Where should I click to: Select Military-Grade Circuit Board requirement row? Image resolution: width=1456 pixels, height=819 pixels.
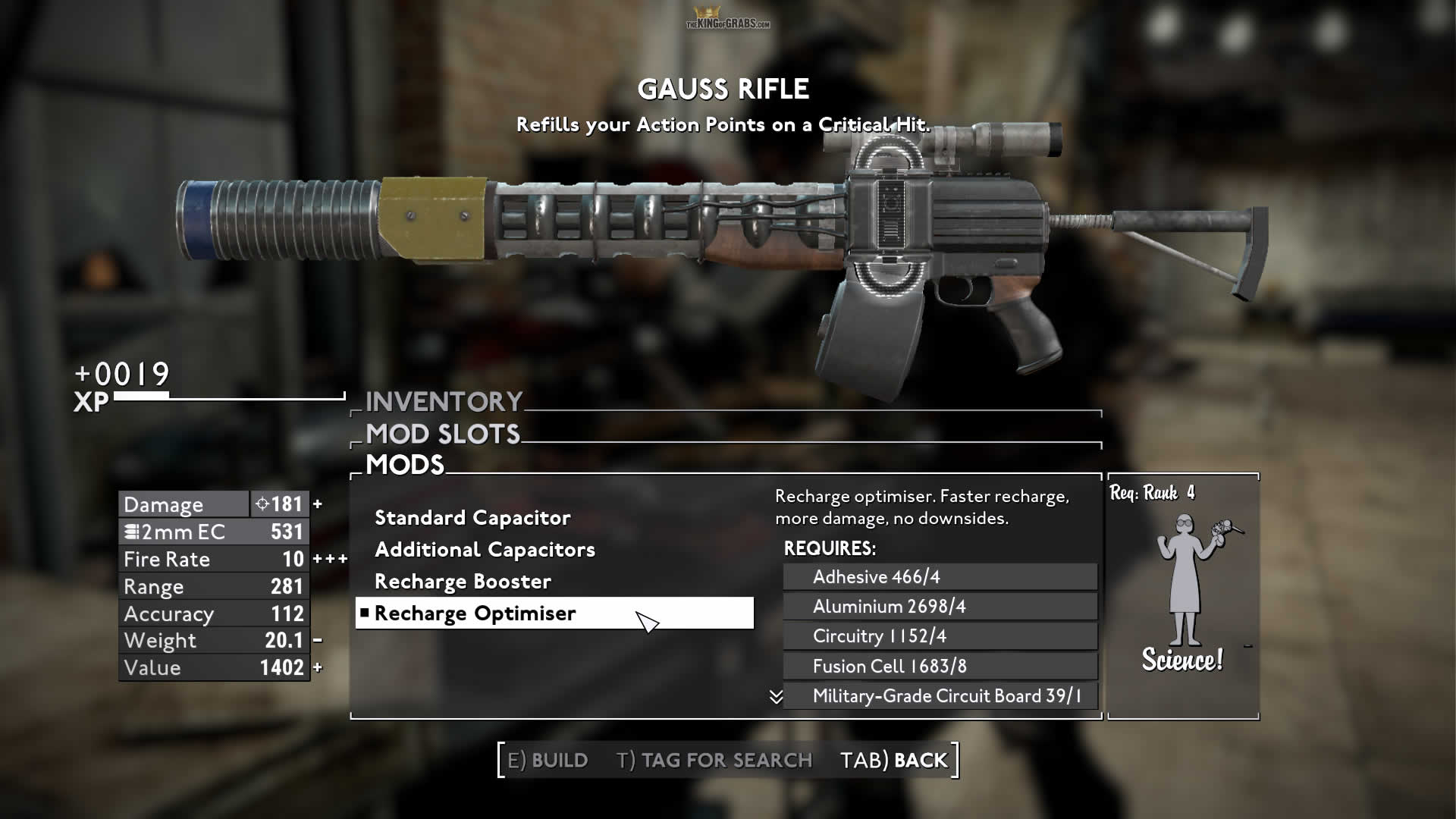(940, 696)
